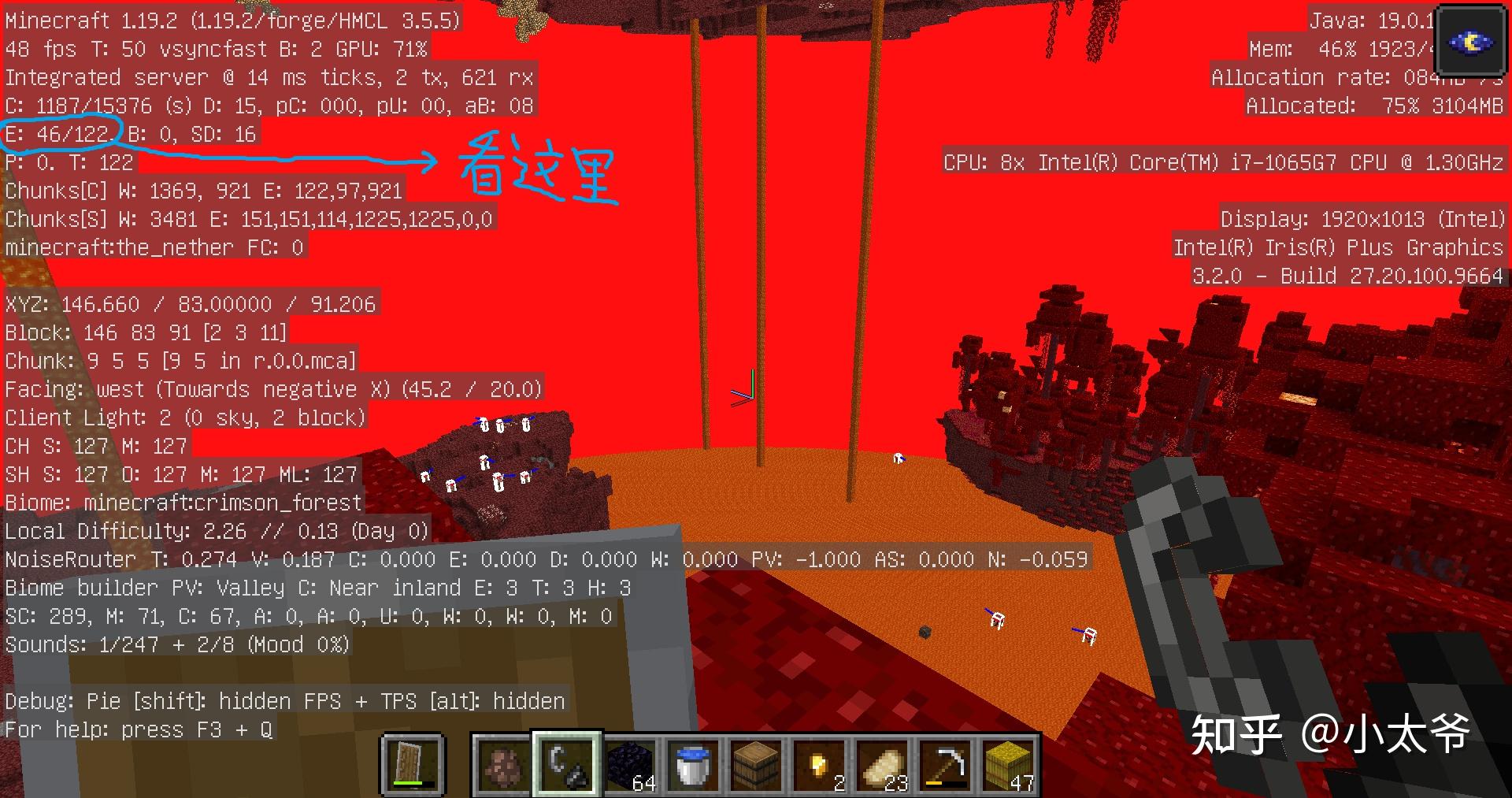Viewport: 1512px width, 798px height.
Task: Click the shield durability bar
Action: click(x=413, y=785)
